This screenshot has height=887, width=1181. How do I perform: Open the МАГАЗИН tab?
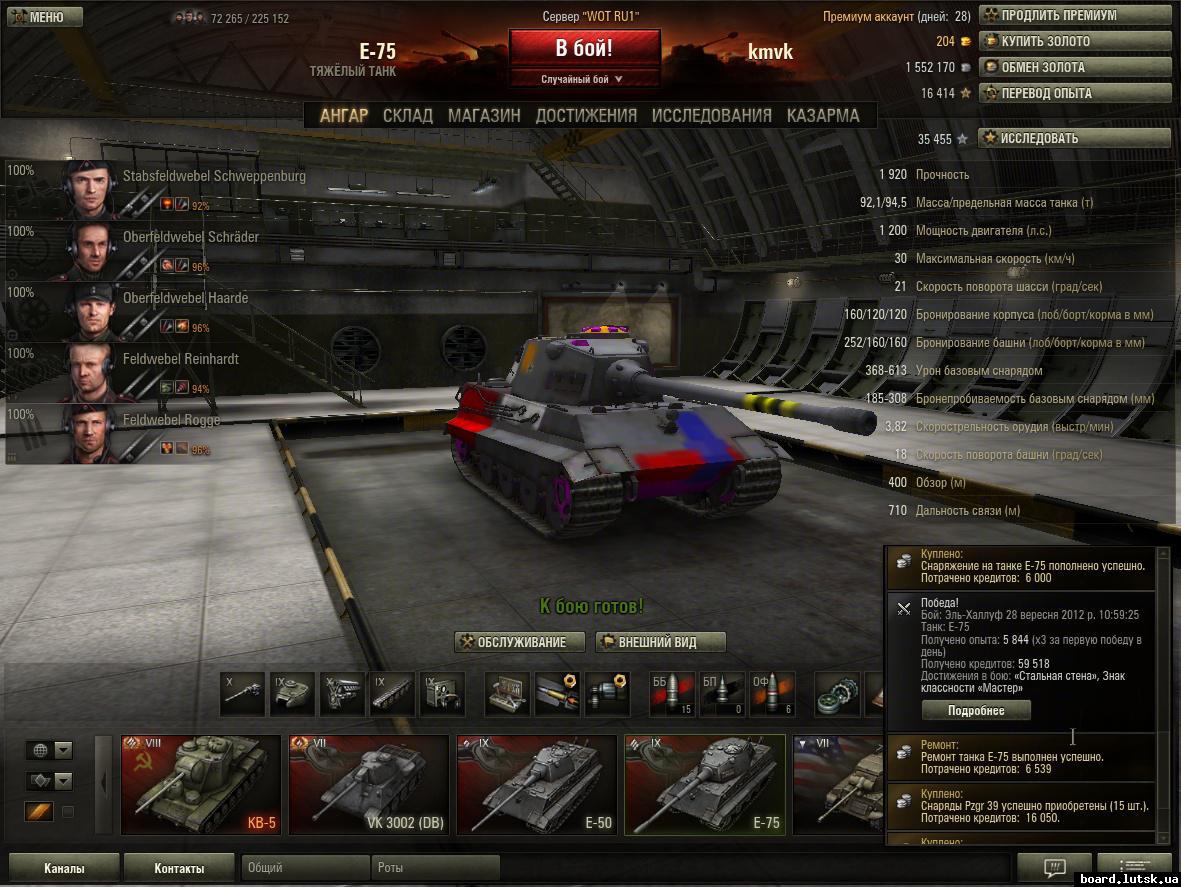[484, 115]
